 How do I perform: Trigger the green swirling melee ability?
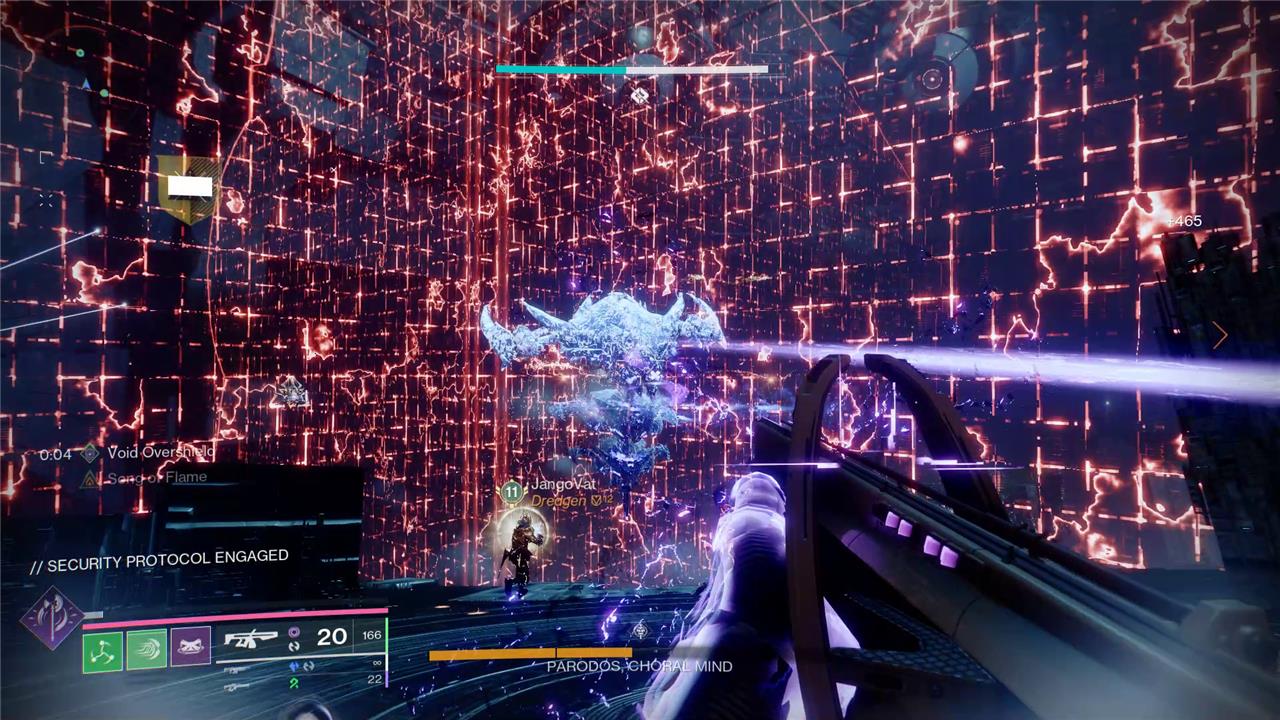pos(146,650)
